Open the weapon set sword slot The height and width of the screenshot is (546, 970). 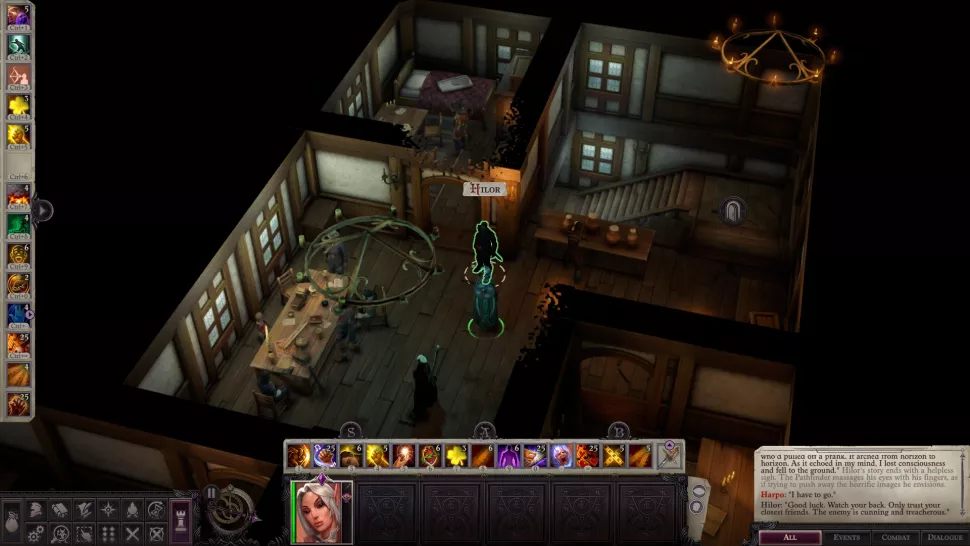(x=669, y=455)
